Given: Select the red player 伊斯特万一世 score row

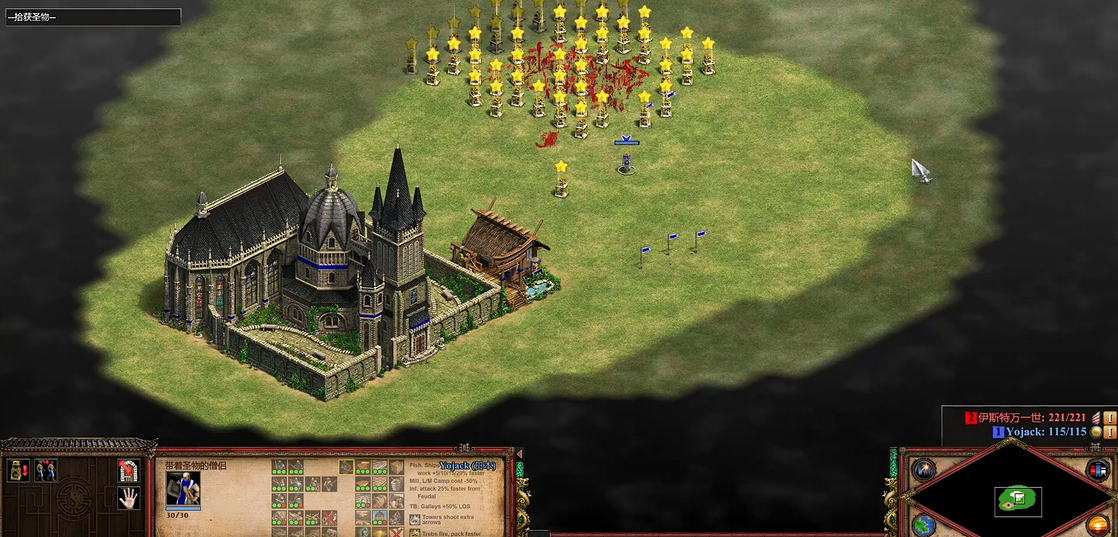Looking at the screenshot, I should click(x=1032, y=417).
